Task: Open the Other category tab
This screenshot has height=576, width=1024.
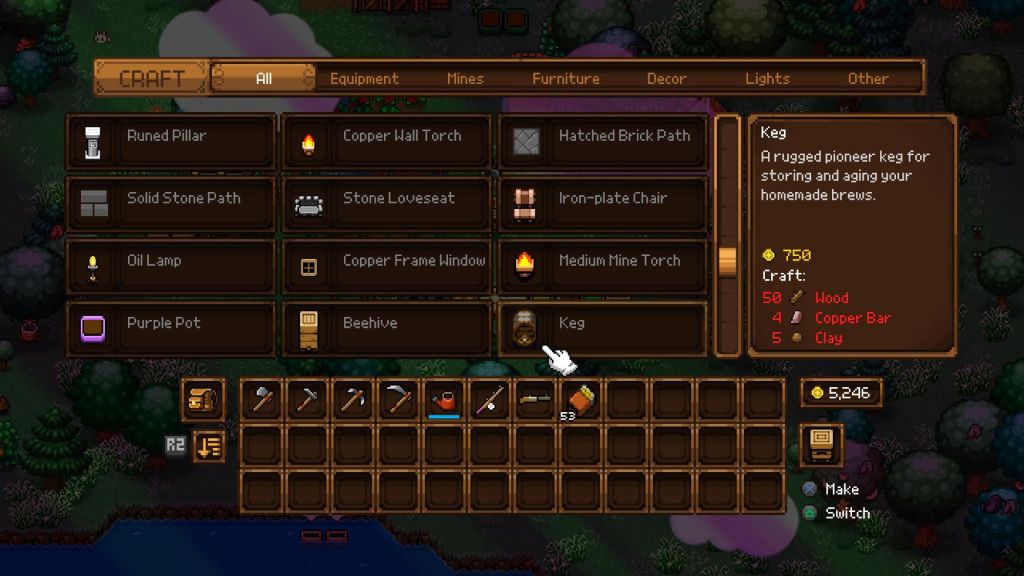Action: click(x=868, y=78)
